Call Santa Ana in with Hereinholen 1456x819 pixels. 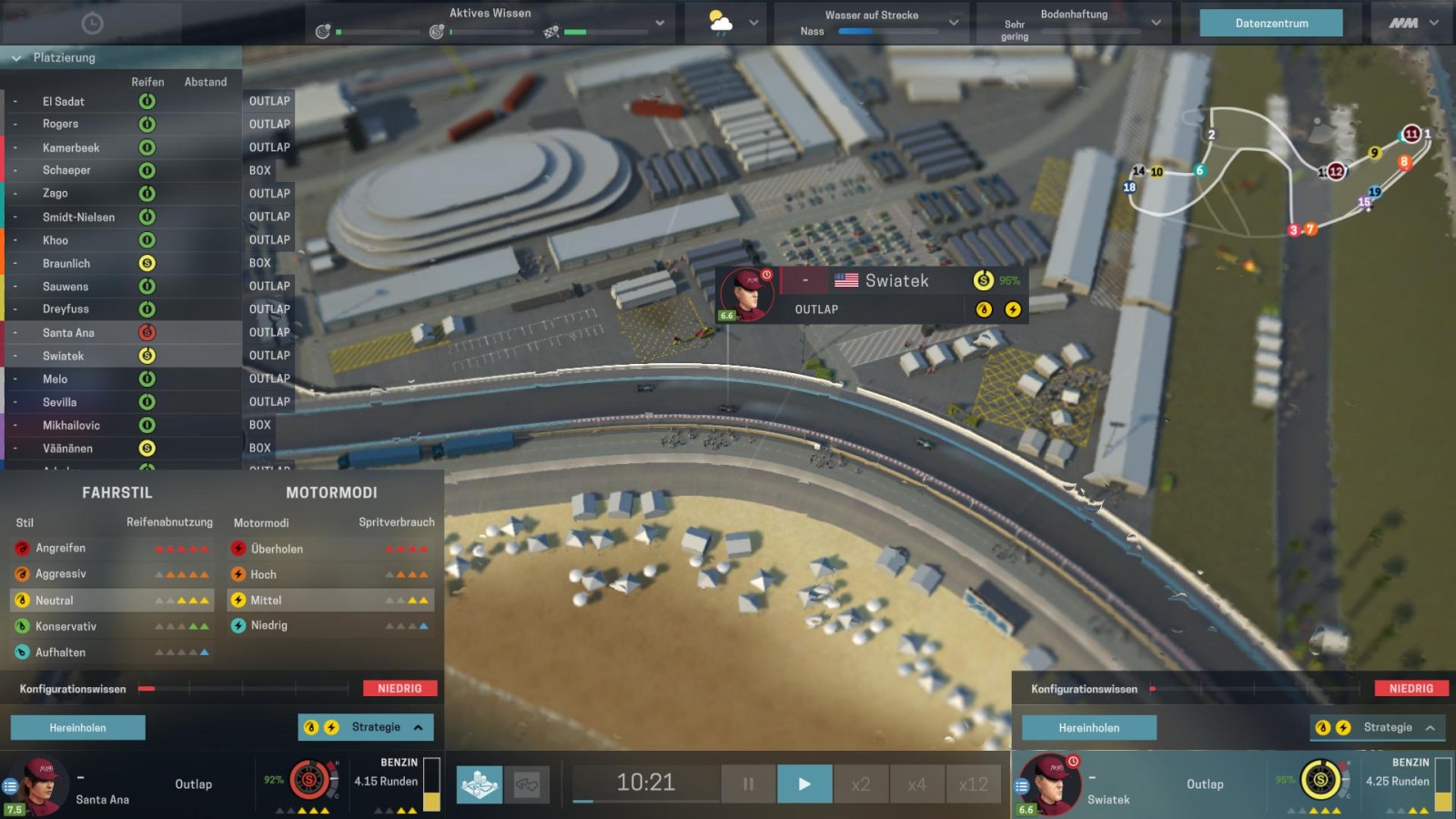[77, 728]
